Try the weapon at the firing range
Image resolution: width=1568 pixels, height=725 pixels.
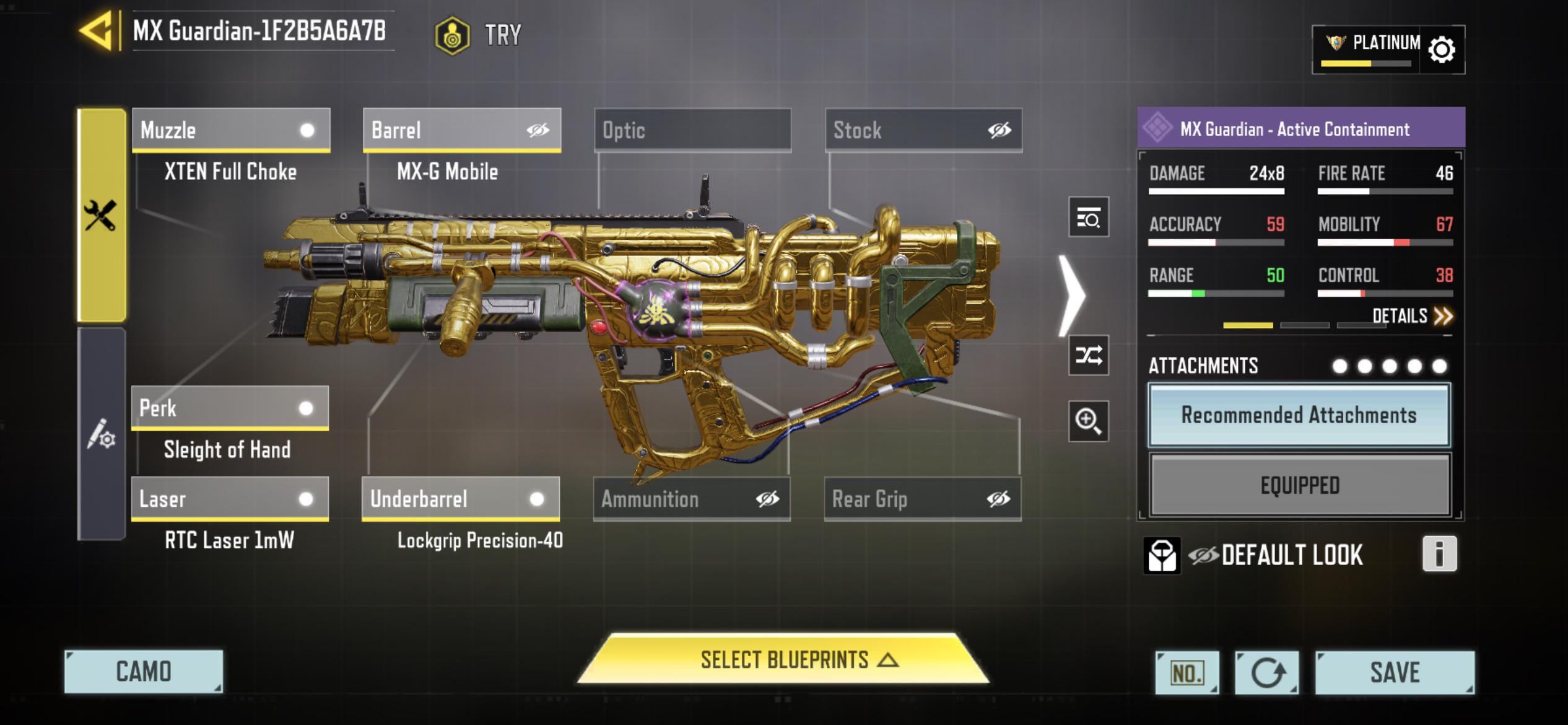tap(479, 35)
